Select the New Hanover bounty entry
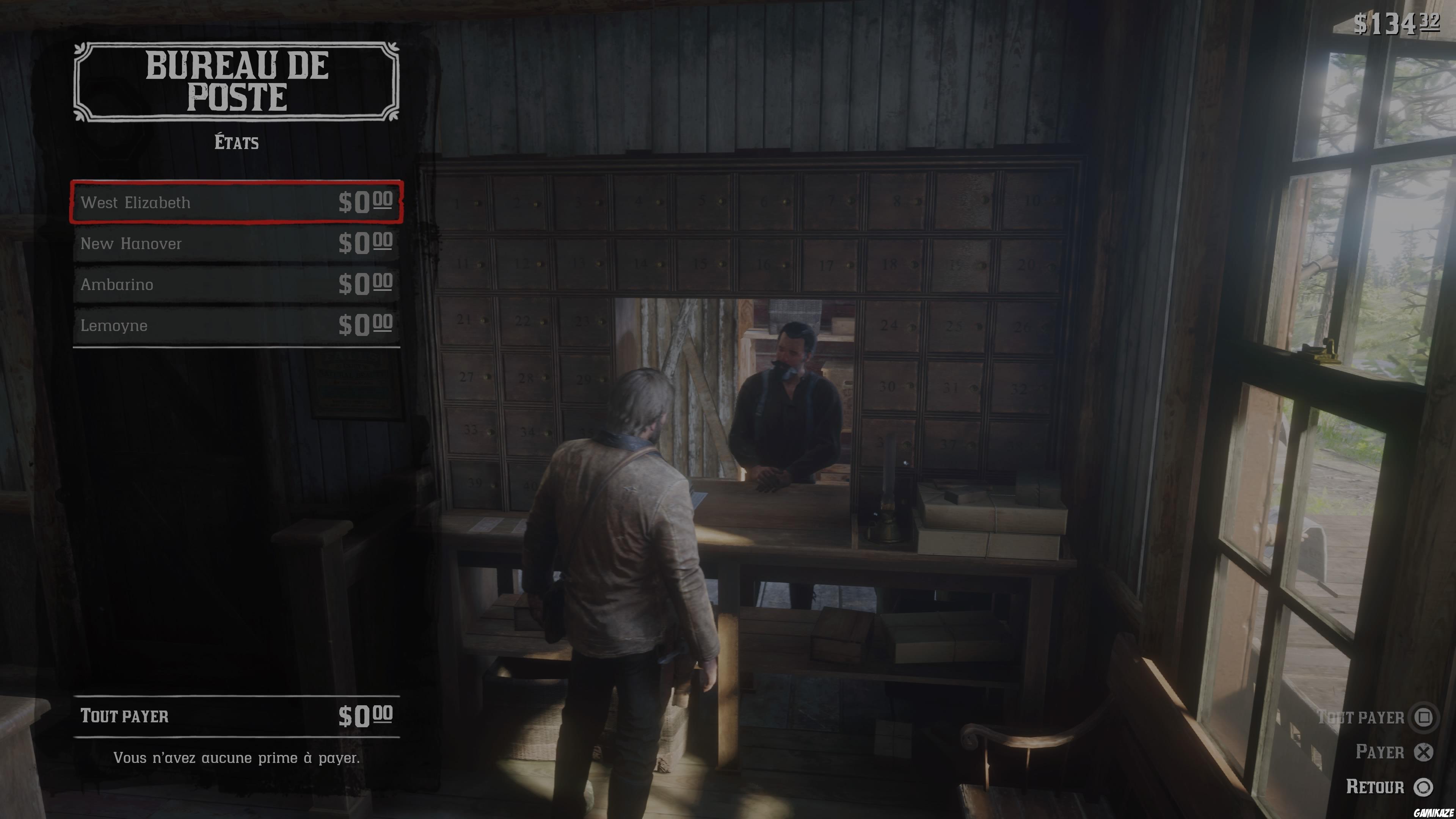 coord(237,243)
